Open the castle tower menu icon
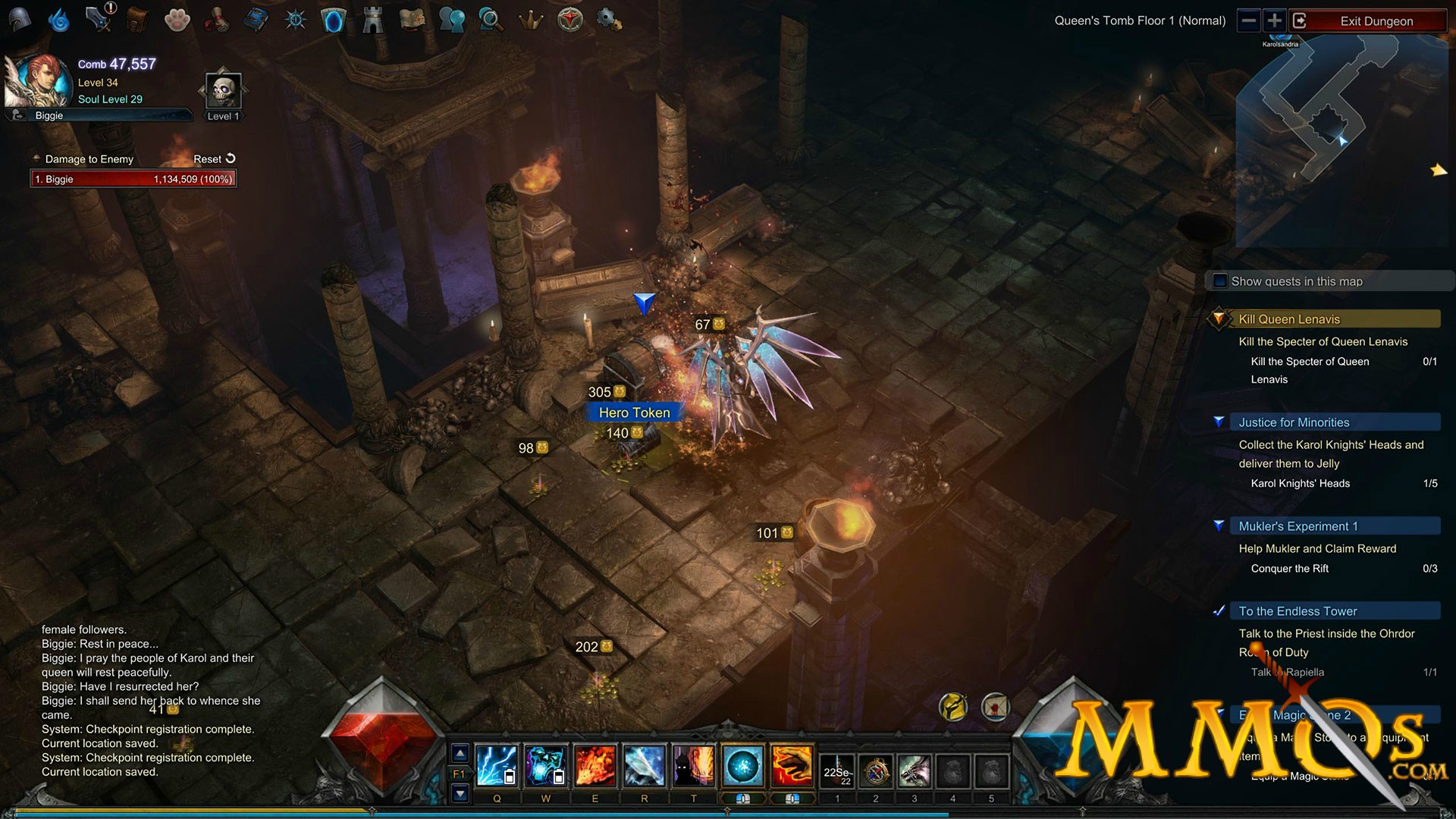Screen dimensions: 1456x819 pos(372,20)
